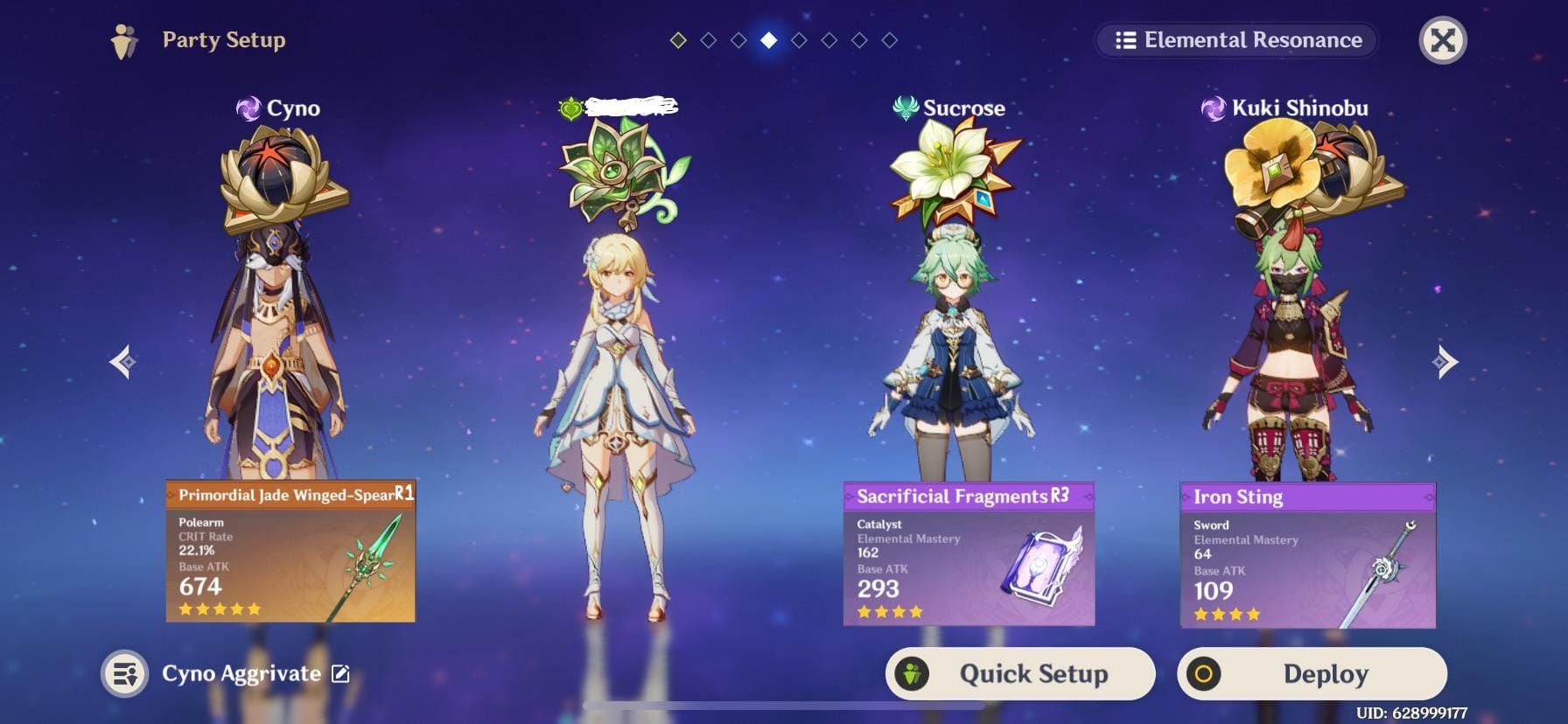Screen dimensions: 1568x724
Task: Open the party list icon beside the team name
Action: pyautogui.click(x=124, y=673)
